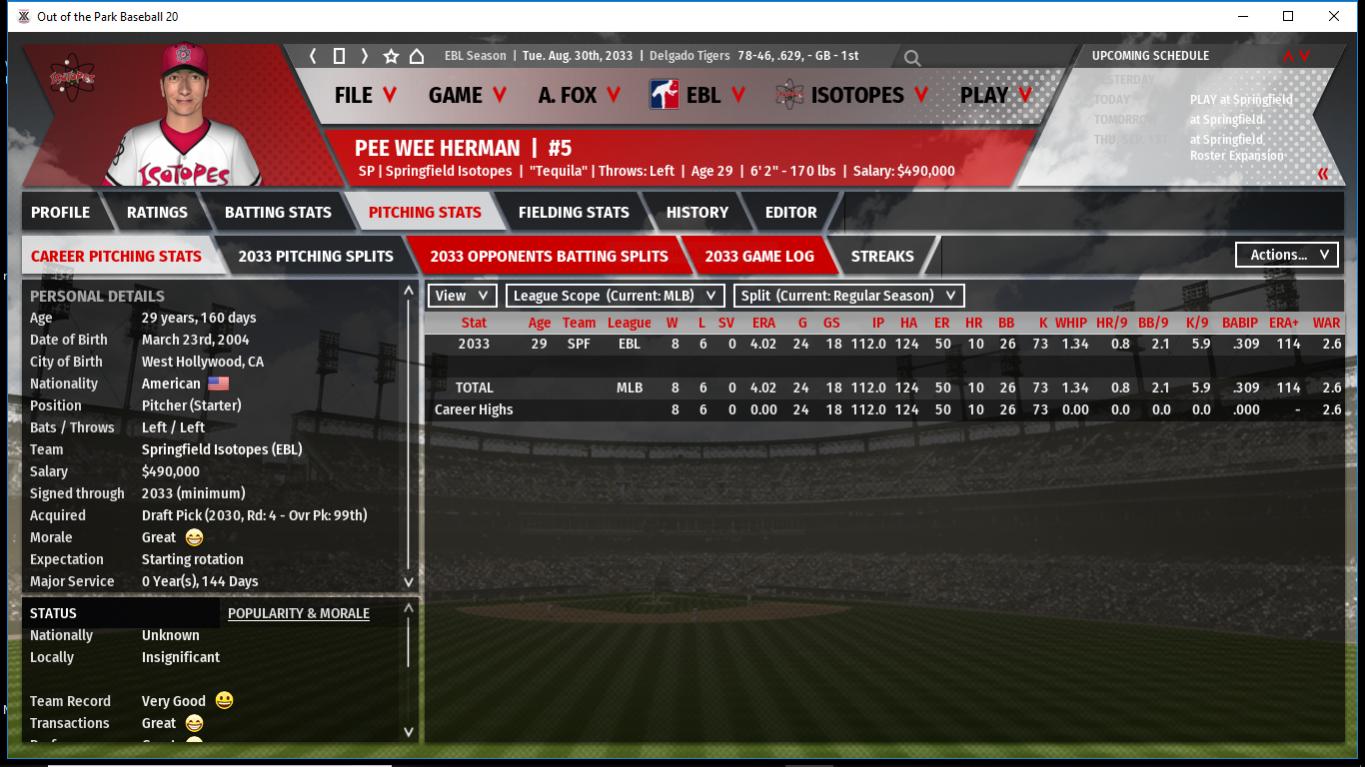The width and height of the screenshot is (1365, 767).
Task: Open the Split Regular Season dropdown
Action: pyautogui.click(x=849, y=296)
